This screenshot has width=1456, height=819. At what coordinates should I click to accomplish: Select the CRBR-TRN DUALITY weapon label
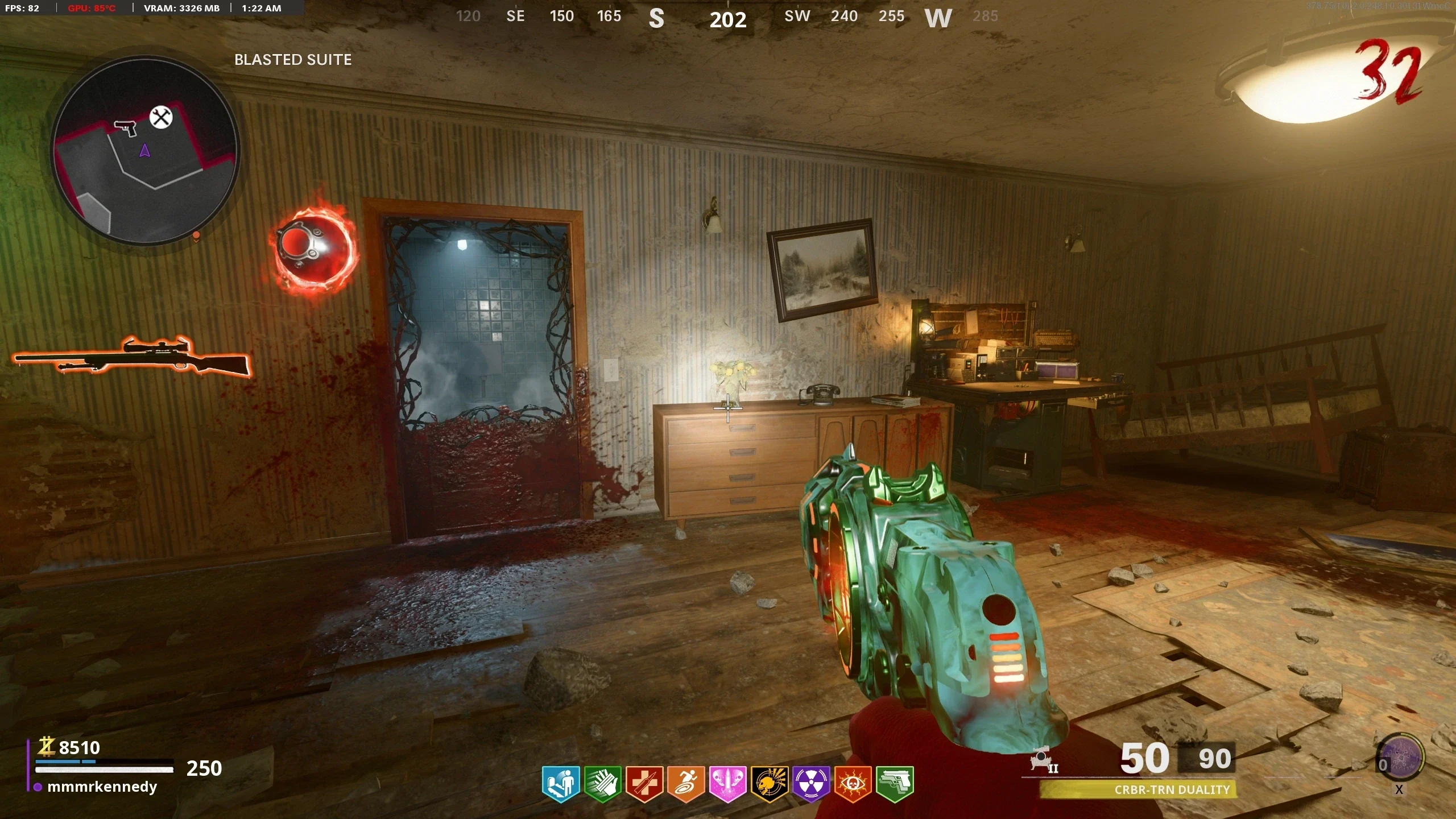[1172, 789]
